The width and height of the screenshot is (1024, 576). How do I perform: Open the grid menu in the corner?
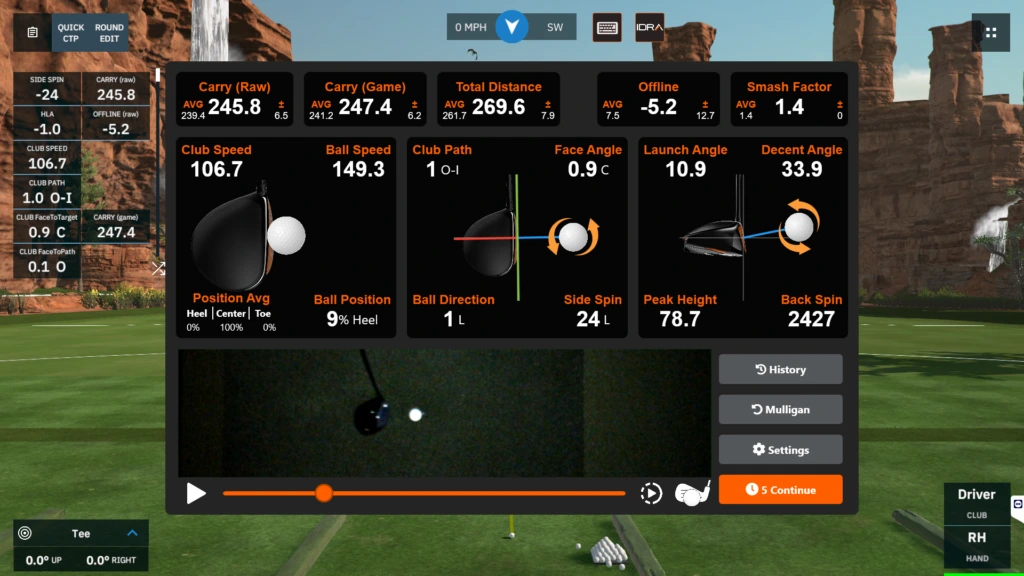990,32
